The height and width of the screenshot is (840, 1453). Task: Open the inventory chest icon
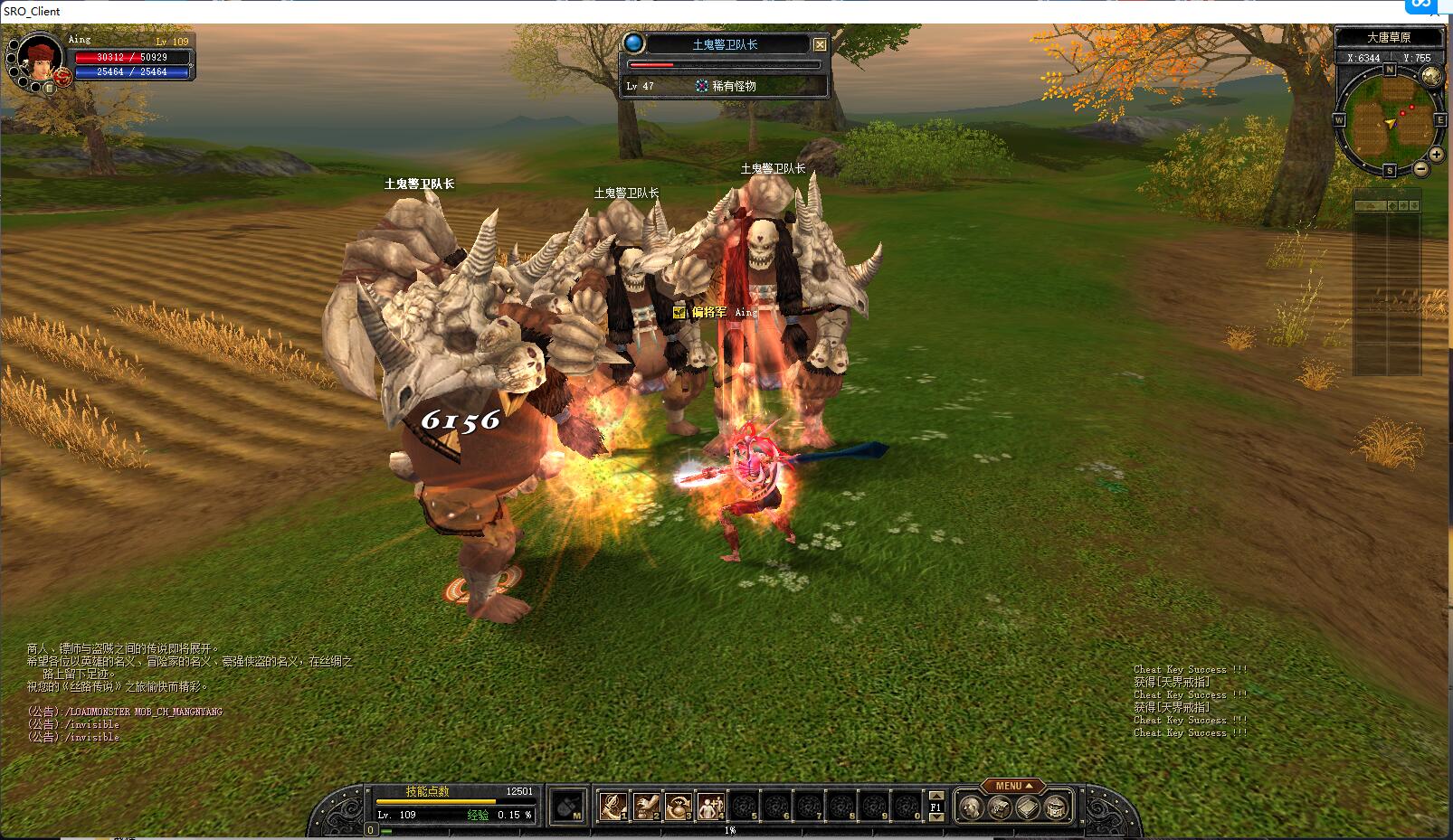(x=999, y=807)
